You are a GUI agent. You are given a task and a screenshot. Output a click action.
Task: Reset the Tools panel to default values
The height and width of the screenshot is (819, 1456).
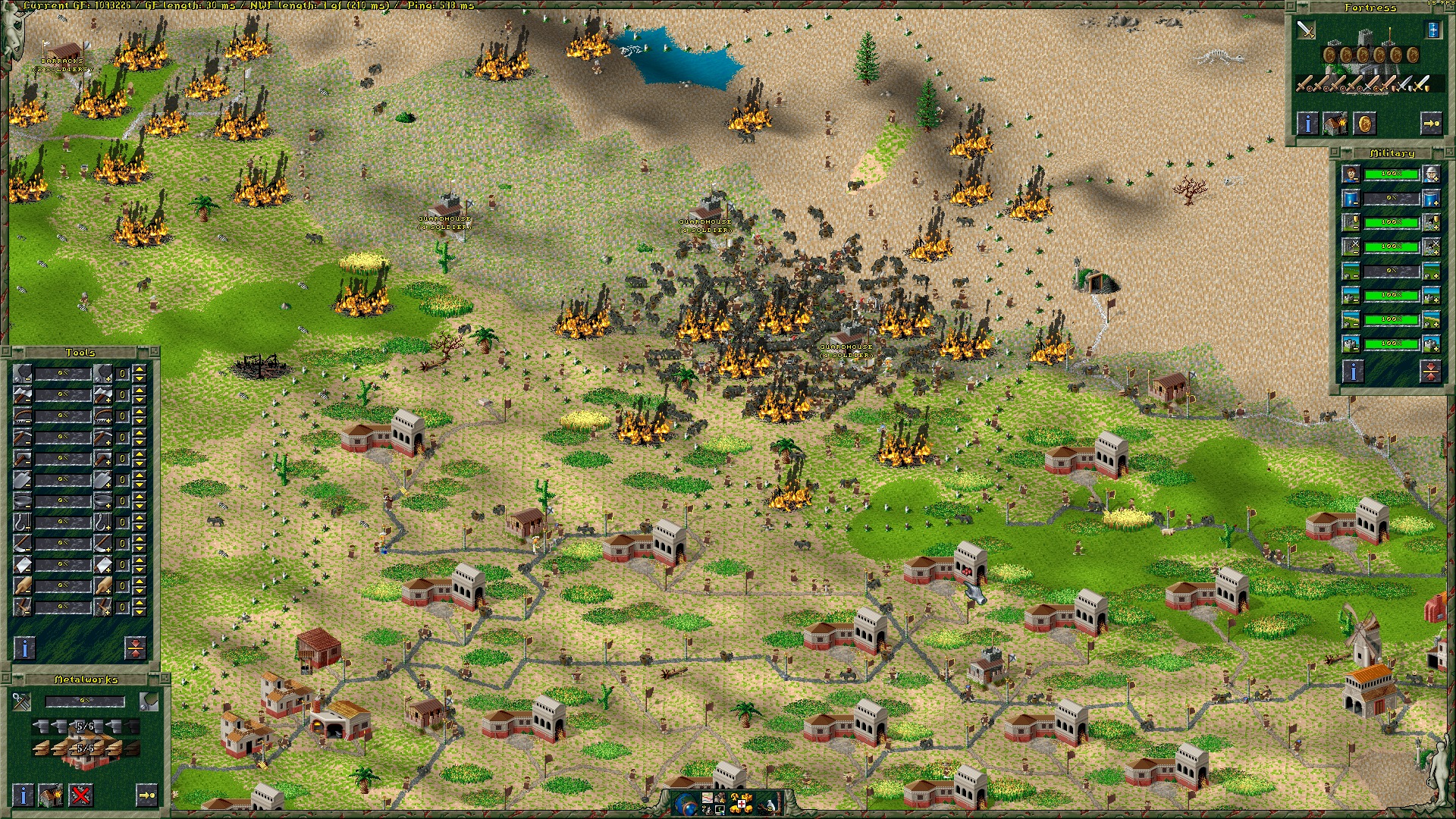[x=135, y=648]
